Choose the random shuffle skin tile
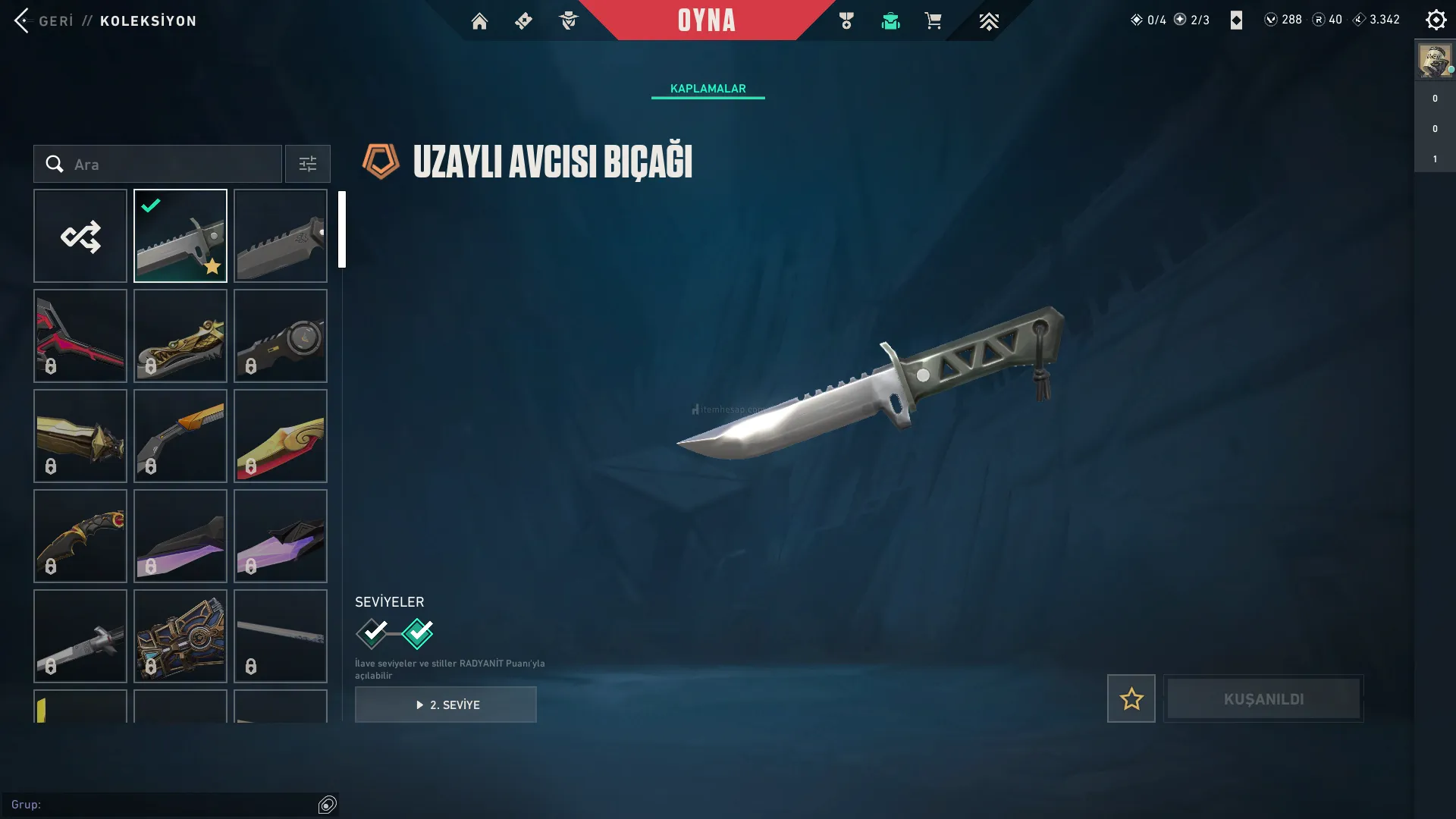1456x819 pixels. pos(80,236)
